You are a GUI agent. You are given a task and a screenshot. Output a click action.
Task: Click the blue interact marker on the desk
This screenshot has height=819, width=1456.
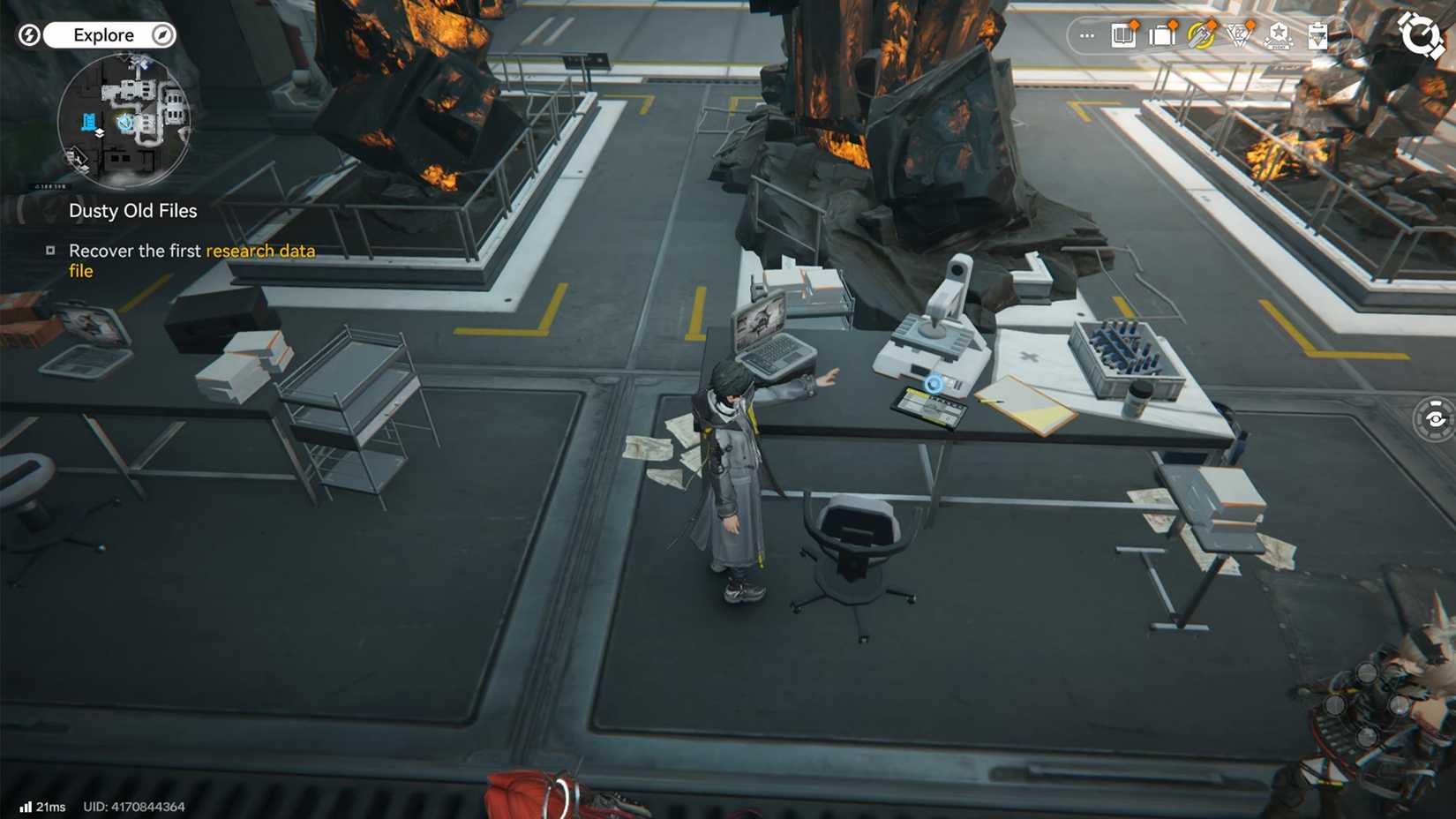pyautogui.click(x=933, y=383)
